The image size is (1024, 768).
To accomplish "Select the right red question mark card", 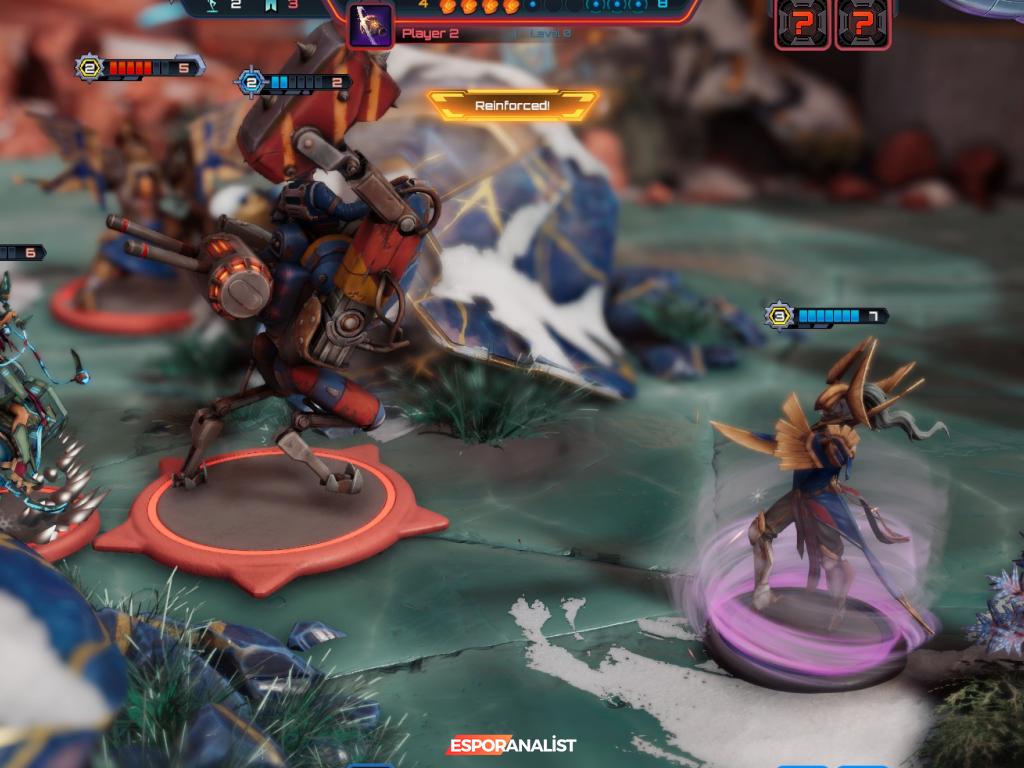I will click(x=863, y=22).
